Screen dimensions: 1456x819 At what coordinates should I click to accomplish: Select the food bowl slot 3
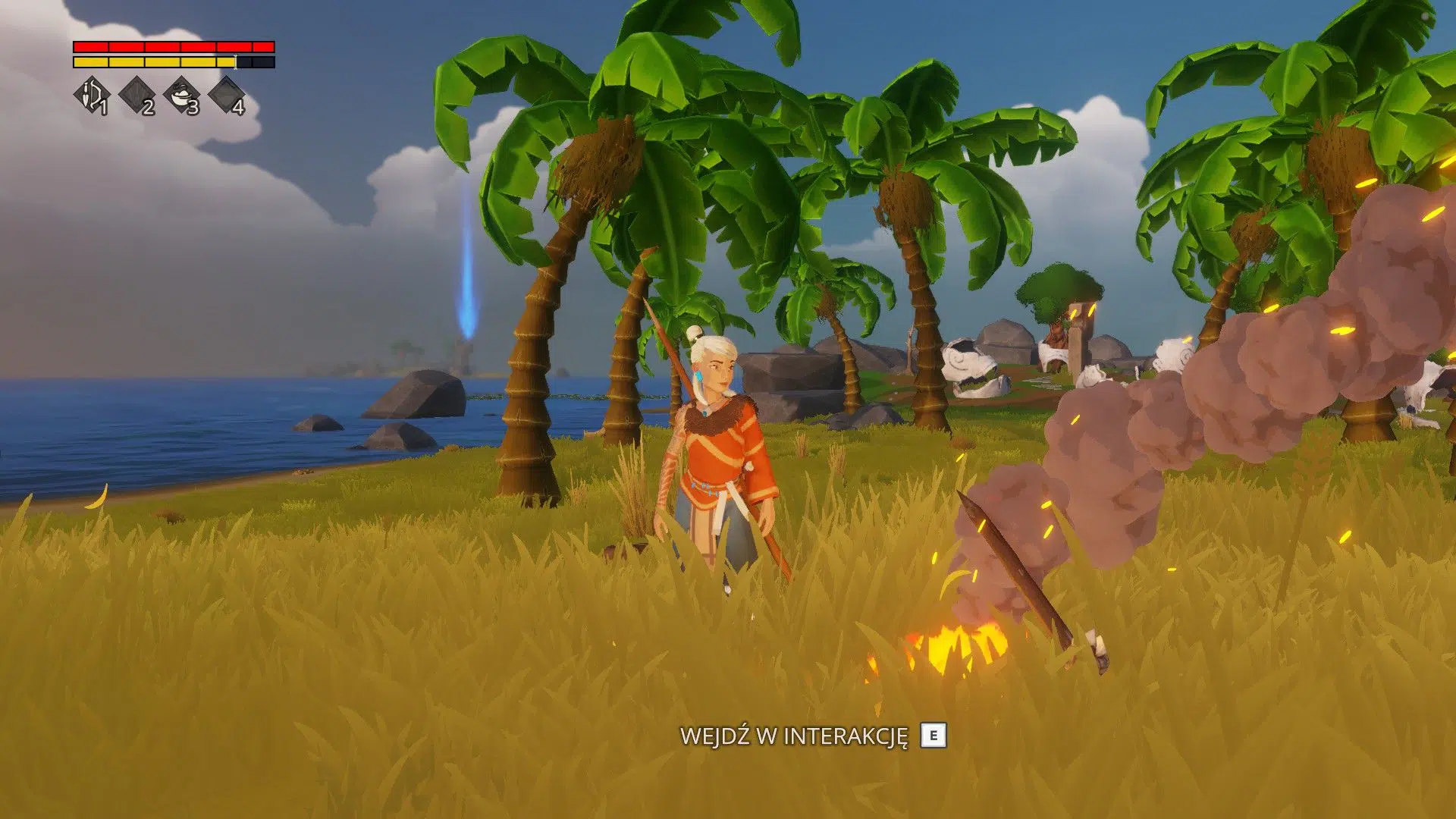point(181,96)
